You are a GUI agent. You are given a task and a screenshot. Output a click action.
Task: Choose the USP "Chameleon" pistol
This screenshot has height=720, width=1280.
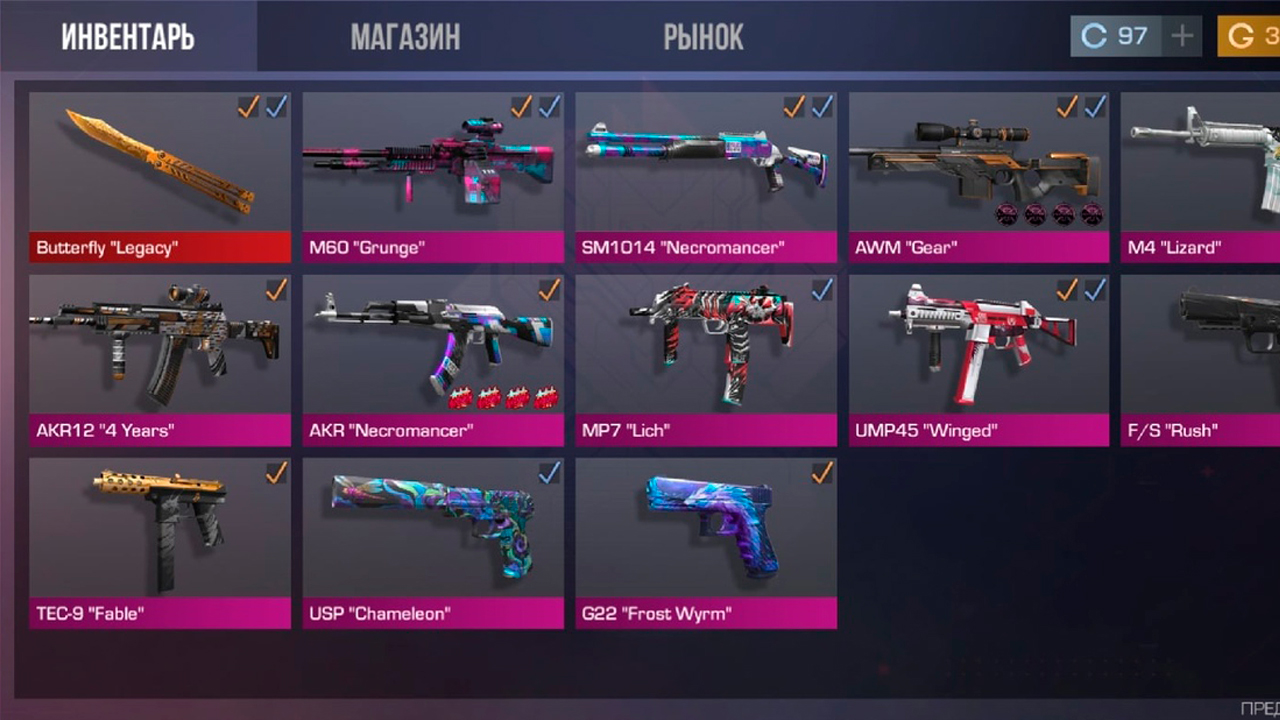[x=433, y=543]
